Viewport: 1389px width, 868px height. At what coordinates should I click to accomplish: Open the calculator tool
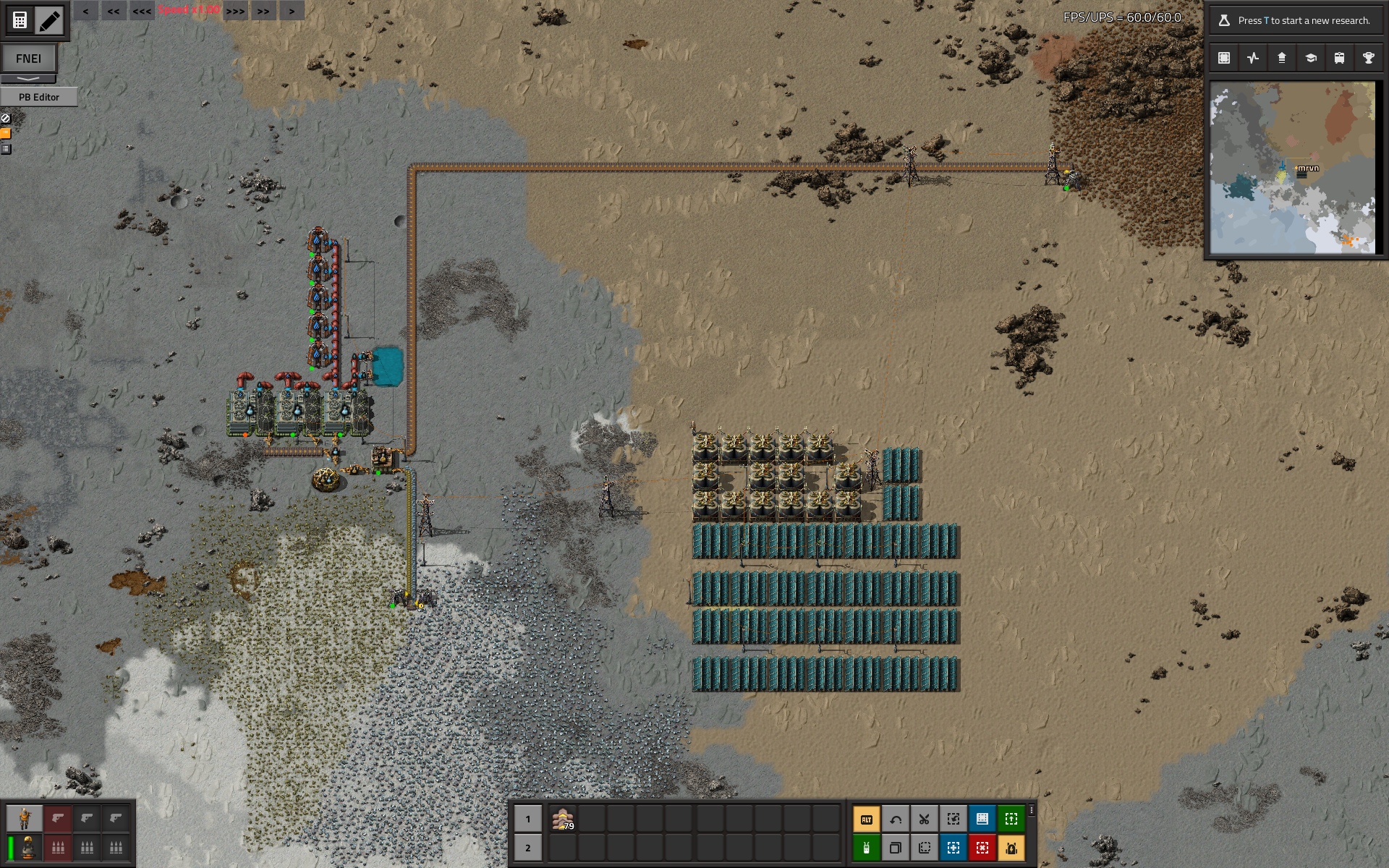[20, 20]
